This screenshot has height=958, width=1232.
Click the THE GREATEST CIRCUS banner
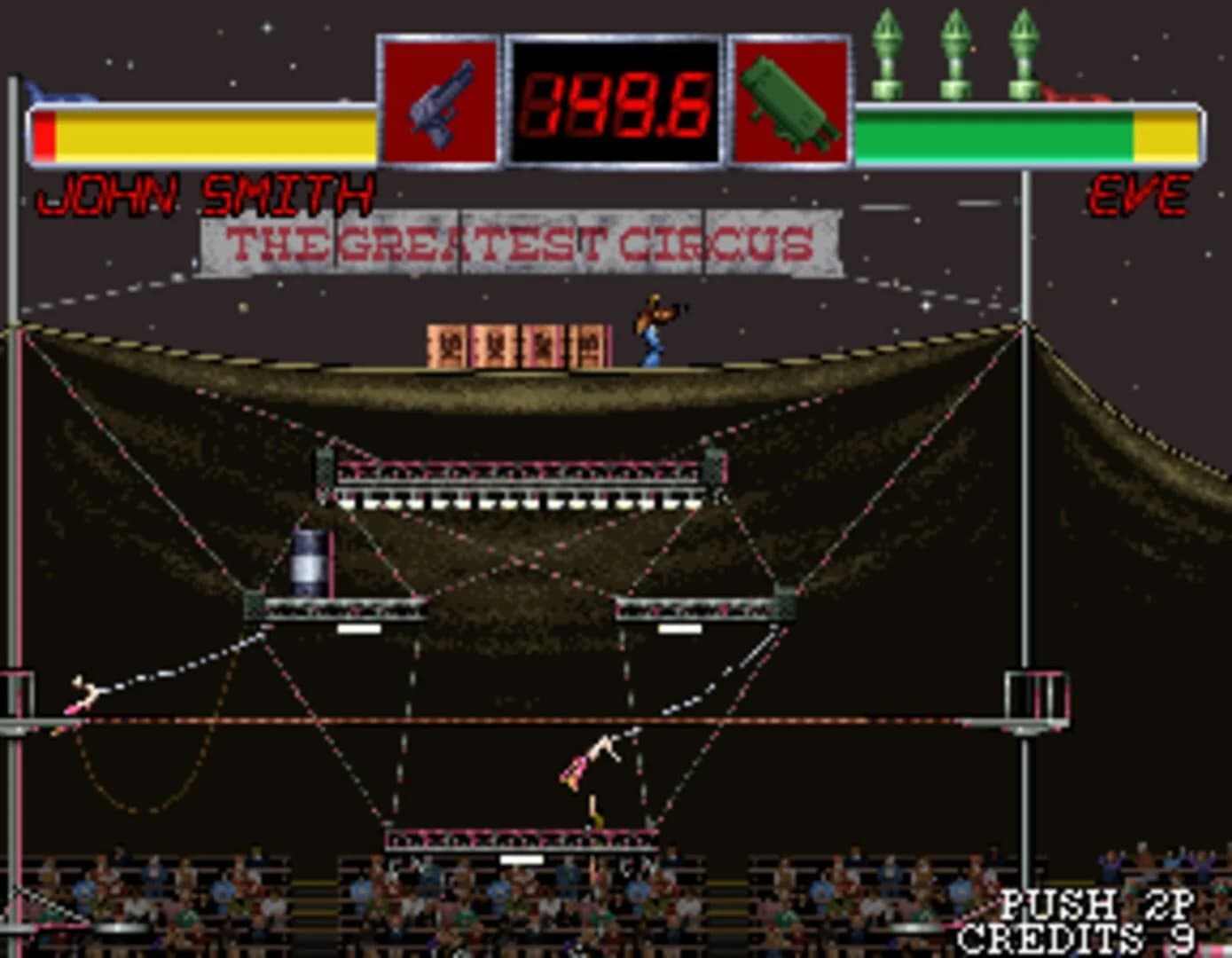[519, 240]
